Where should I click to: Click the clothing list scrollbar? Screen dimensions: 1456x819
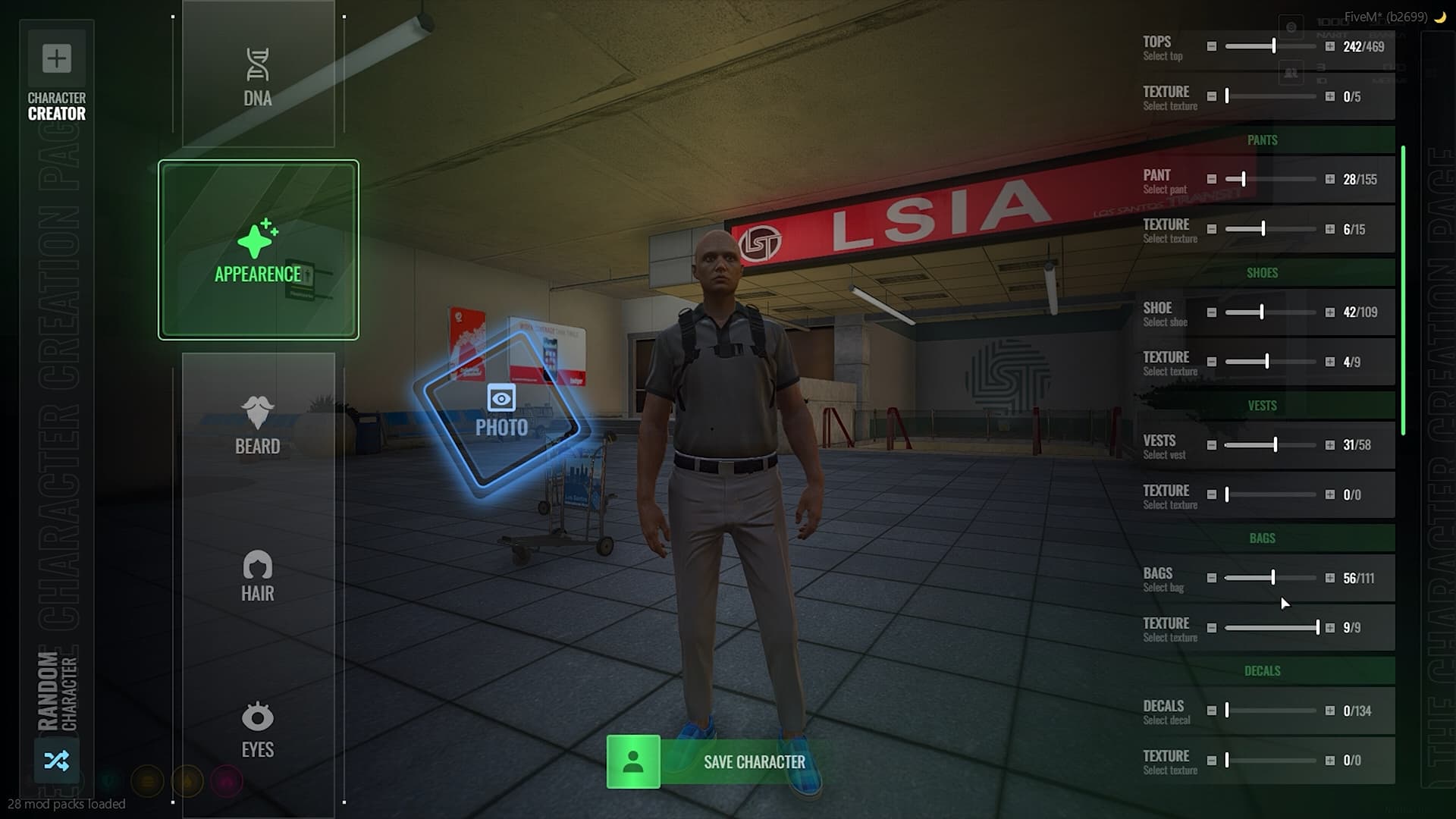[1404, 290]
